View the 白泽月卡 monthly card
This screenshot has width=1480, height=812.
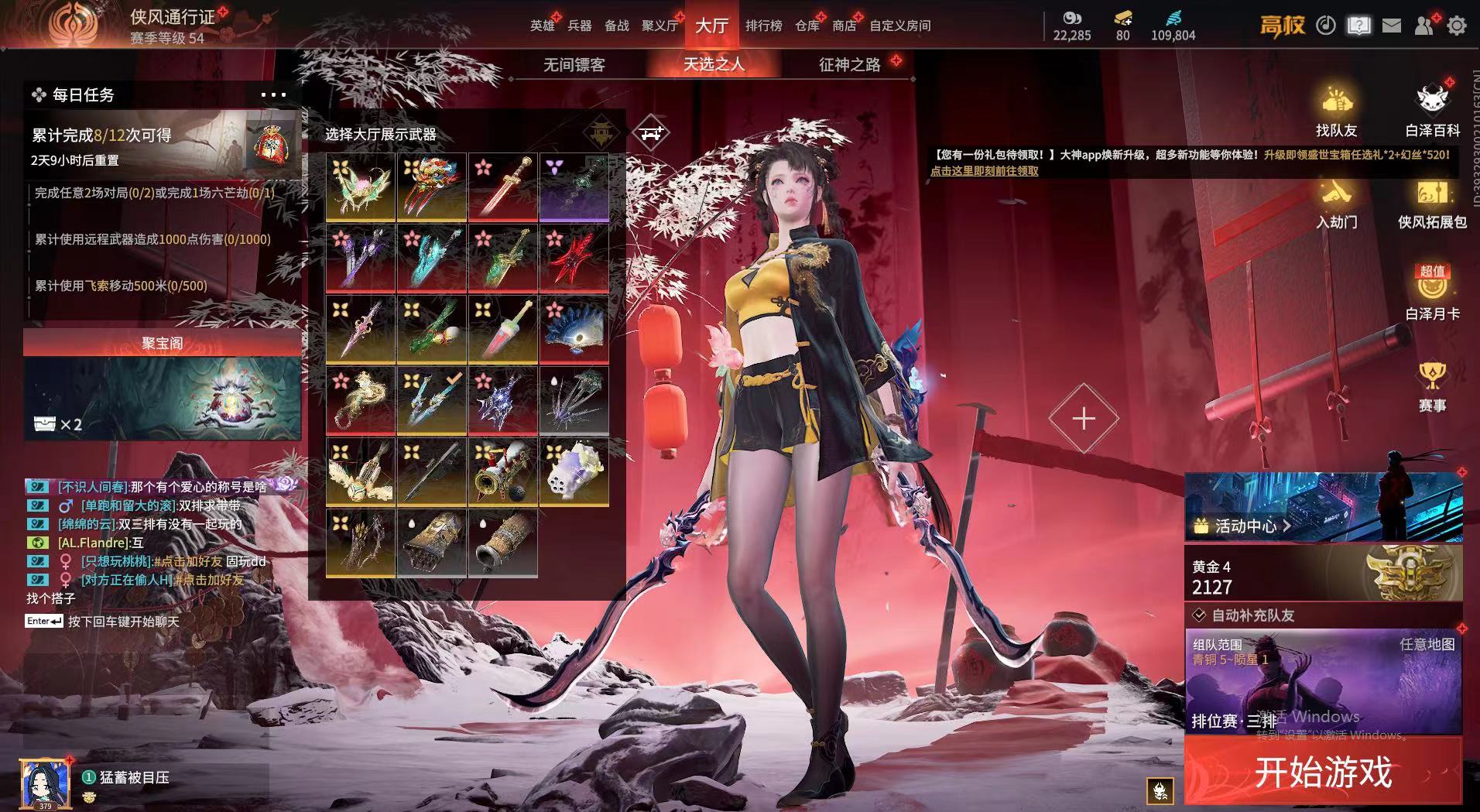click(1432, 294)
